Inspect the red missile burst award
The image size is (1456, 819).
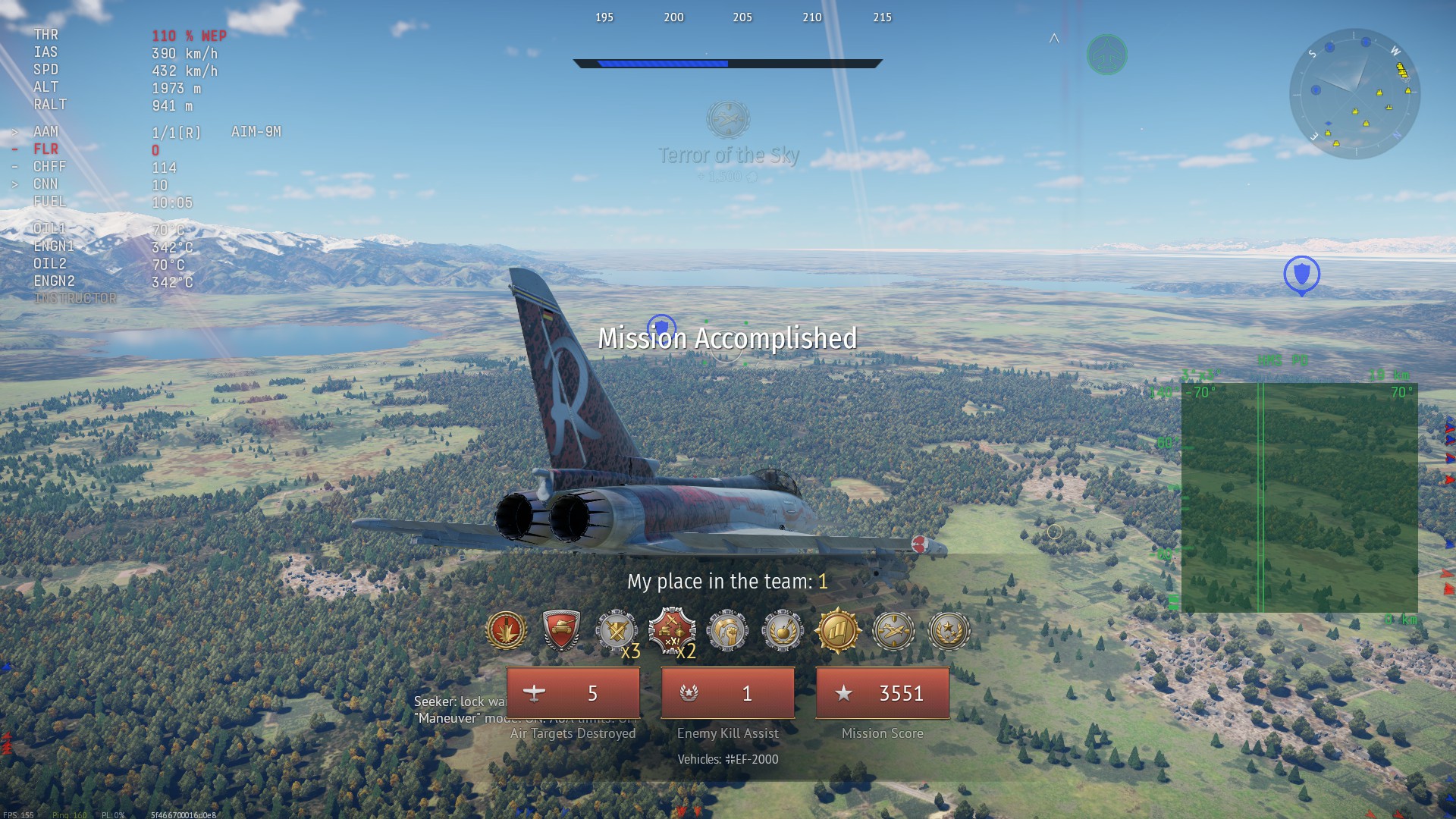pyautogui.click(x=506, y=630)
